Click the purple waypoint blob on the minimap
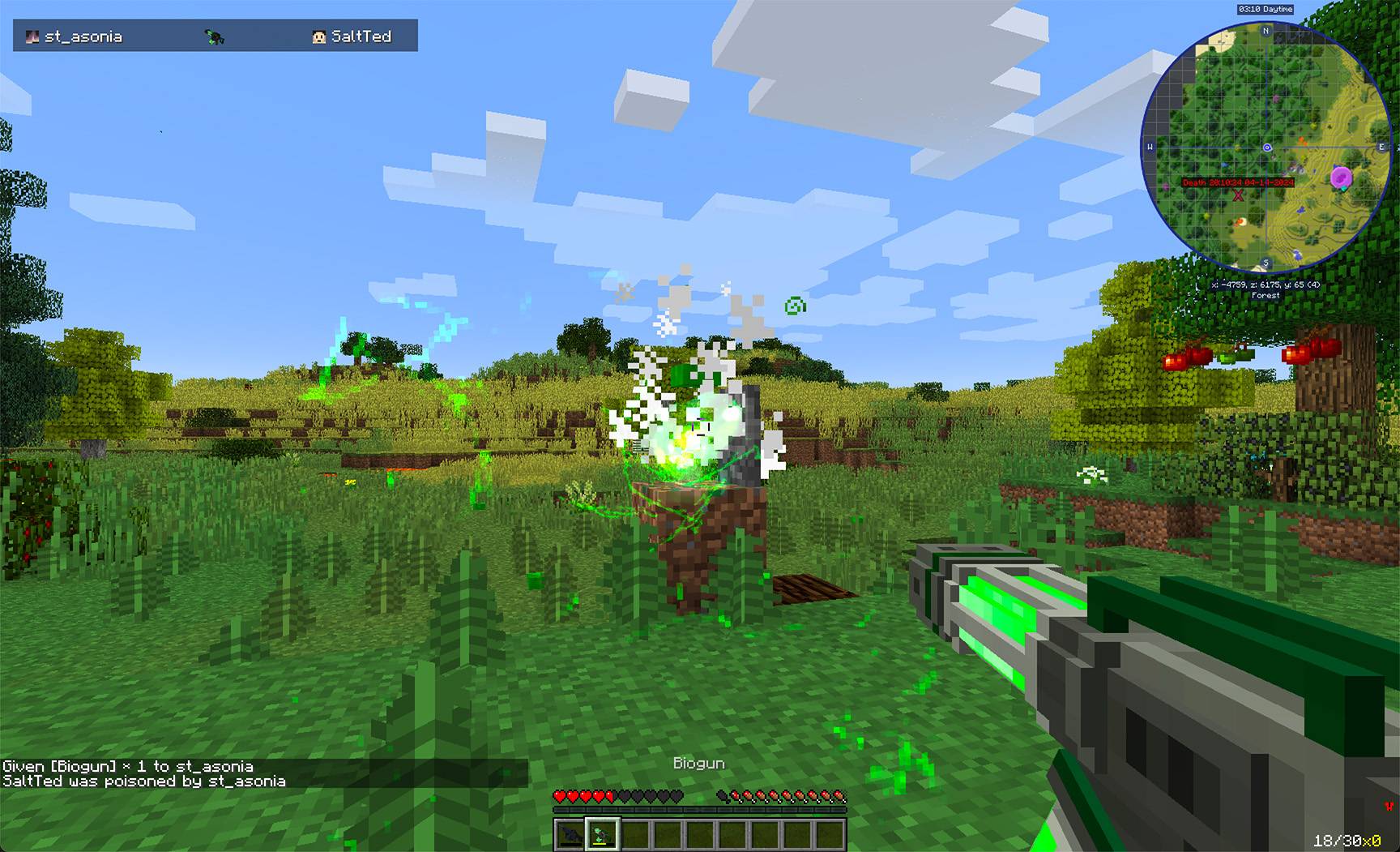This screenshot has width=1400, height=852. 1341,178
